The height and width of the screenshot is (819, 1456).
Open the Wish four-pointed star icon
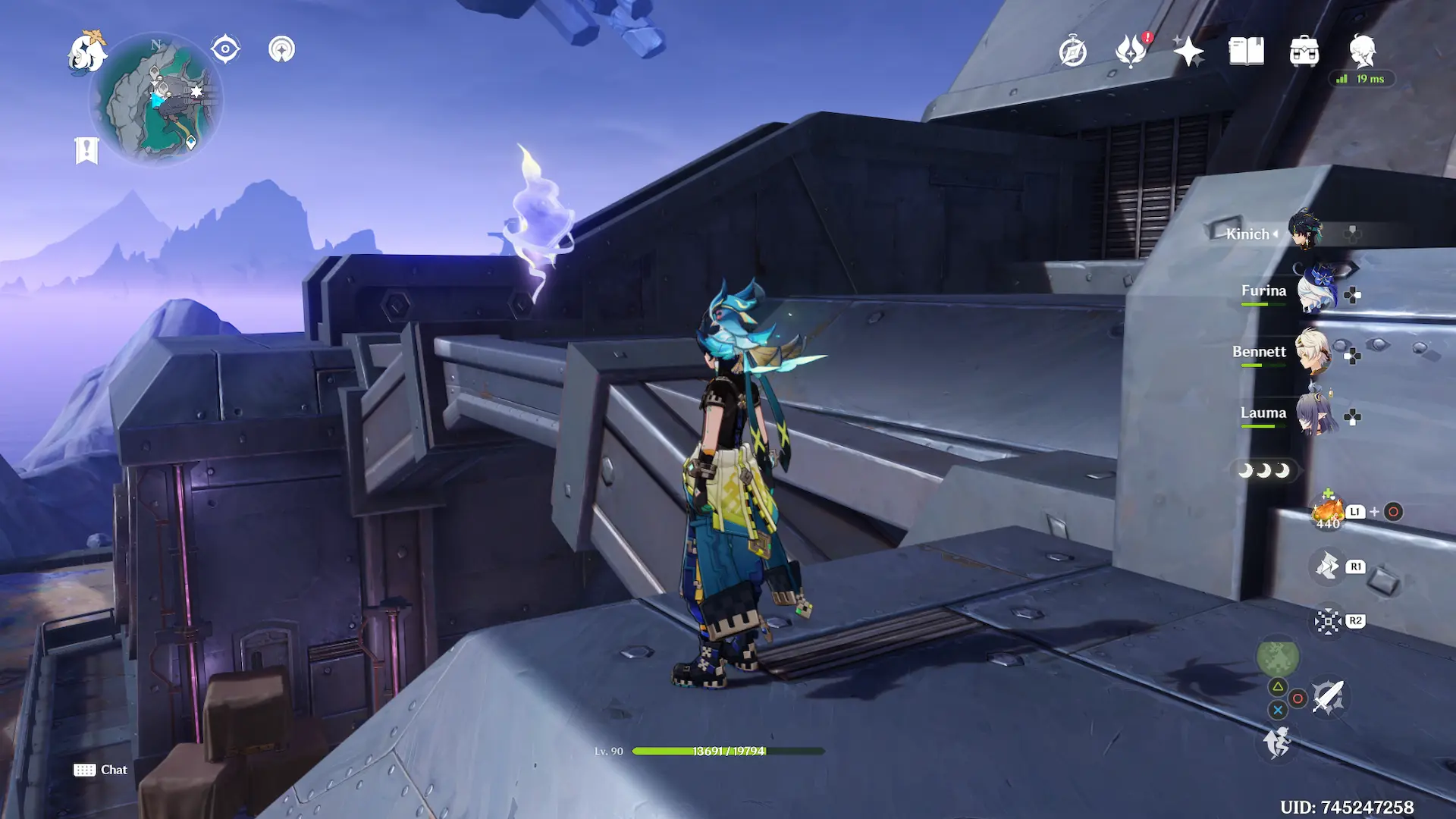click(1188, 52)
